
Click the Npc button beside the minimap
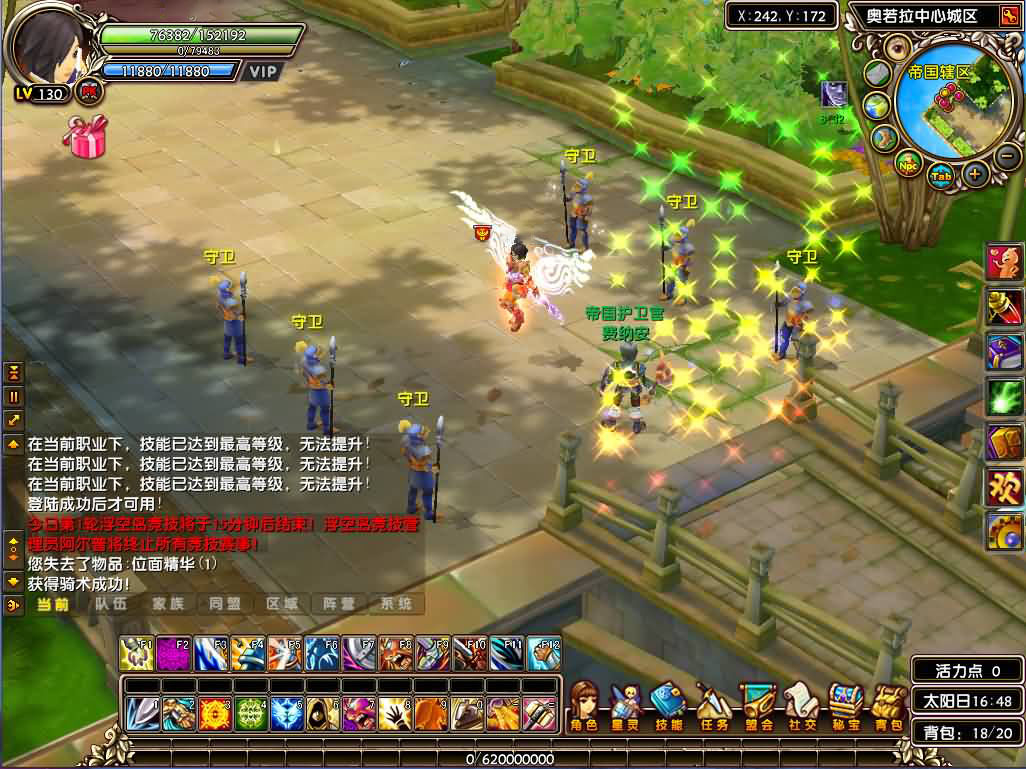coord(908,165)
